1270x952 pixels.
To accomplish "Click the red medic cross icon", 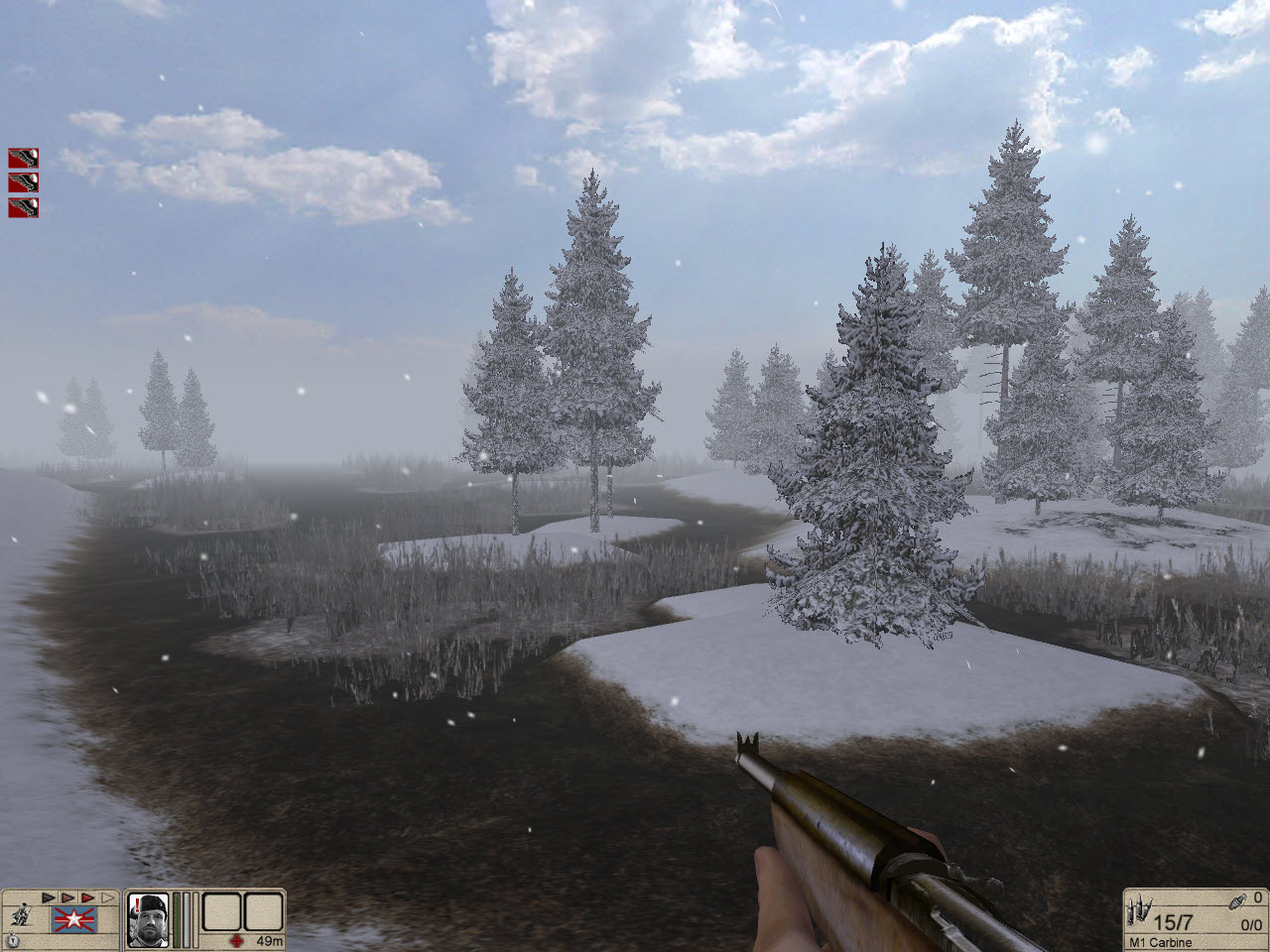I will click(236, 940).
